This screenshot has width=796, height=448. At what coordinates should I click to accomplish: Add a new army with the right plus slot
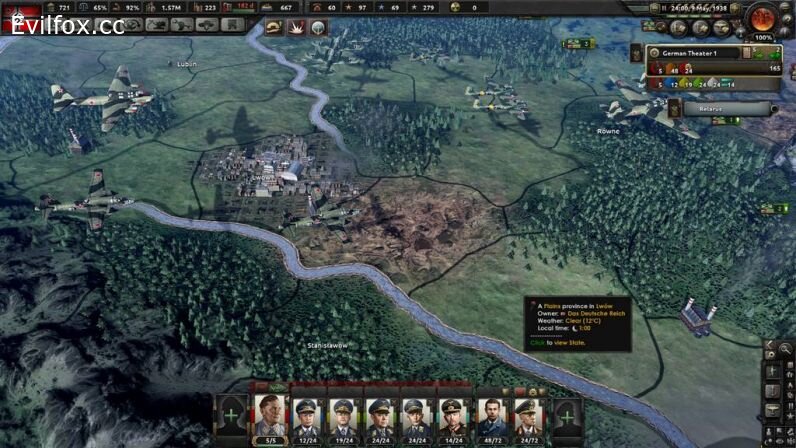tap(566, 414)
